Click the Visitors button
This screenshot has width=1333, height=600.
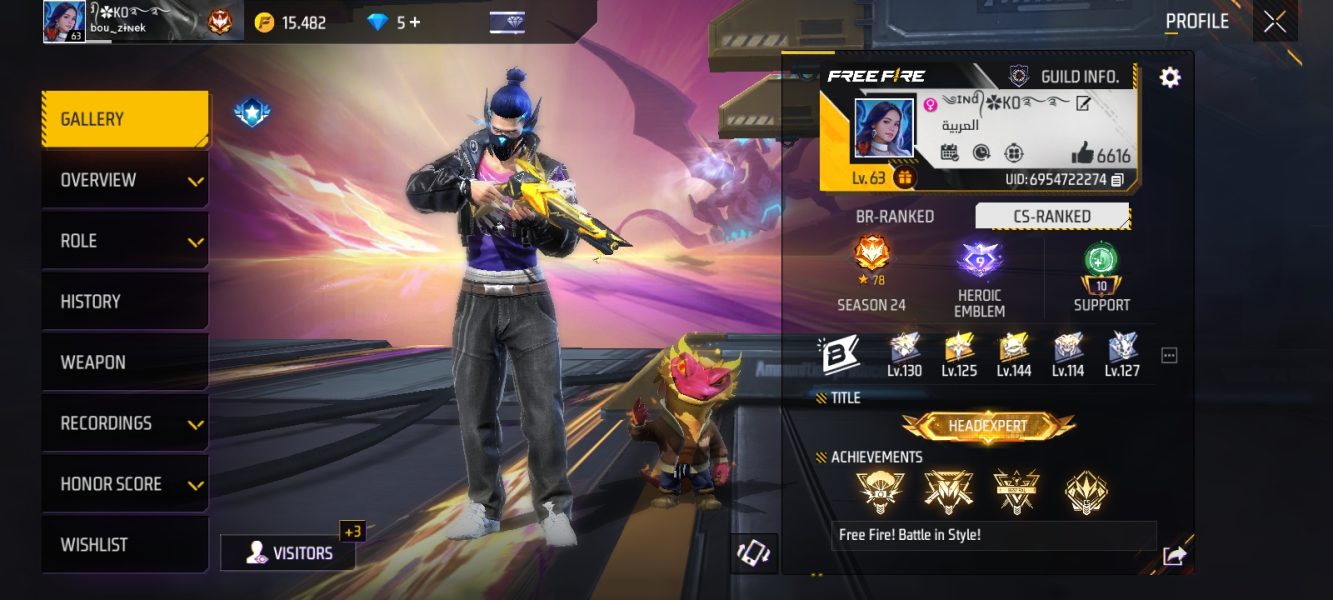[x=288, y=552]
